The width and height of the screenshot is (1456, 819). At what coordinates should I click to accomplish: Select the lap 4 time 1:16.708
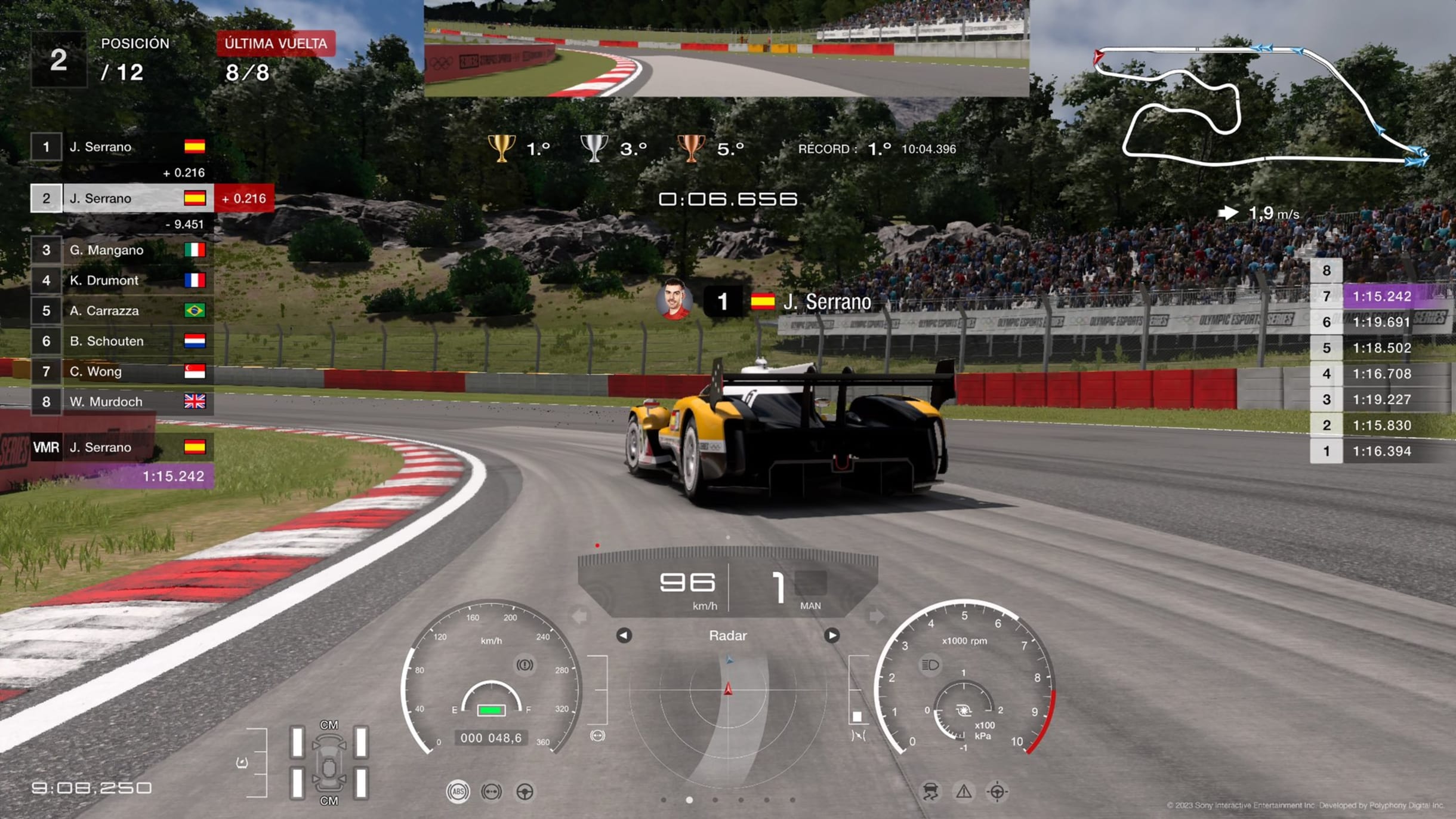point(1381,374)
